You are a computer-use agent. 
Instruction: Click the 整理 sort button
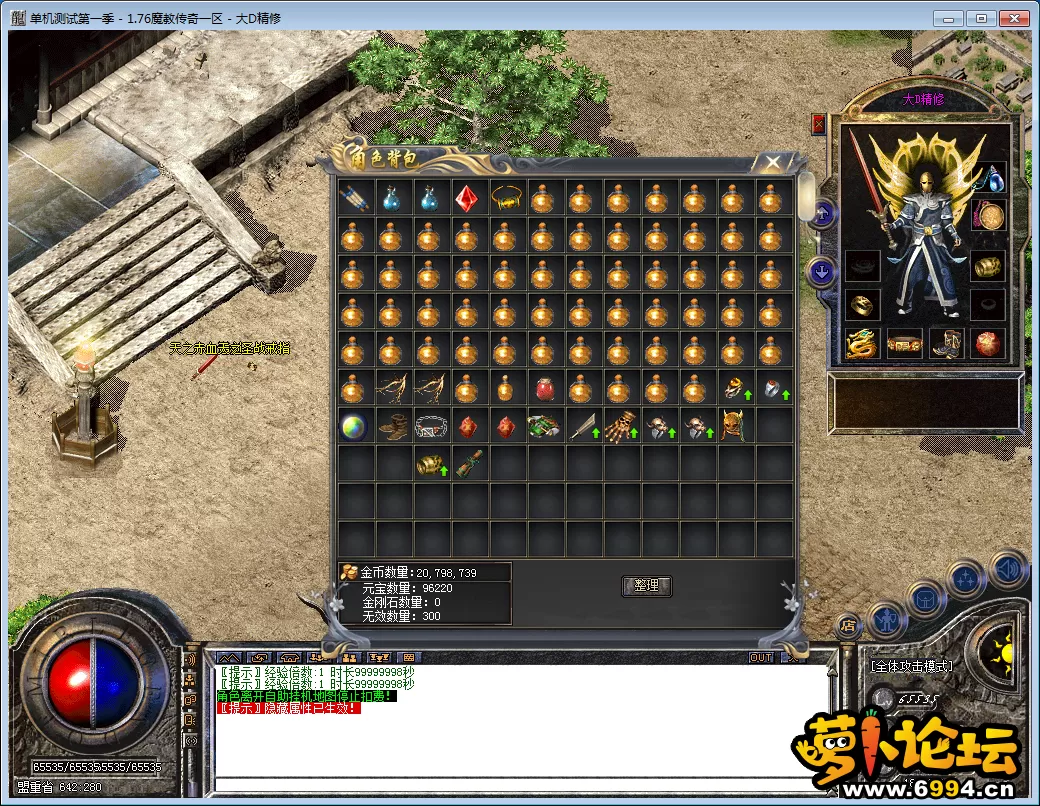pos(647,586)
